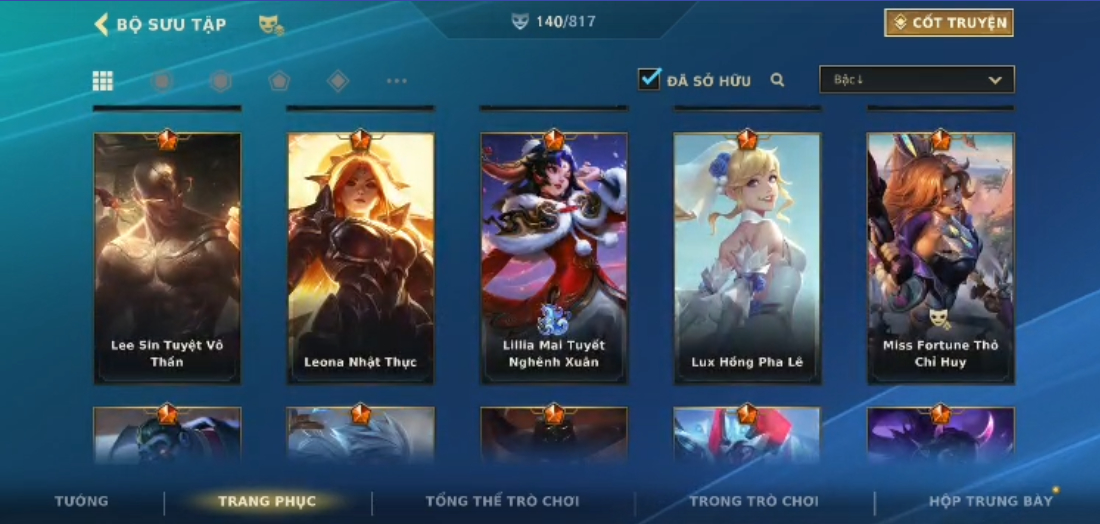View Miss Fortune Thỏ Chỉ Huy skin
The image size is (1100, 524).
(940, 258)
